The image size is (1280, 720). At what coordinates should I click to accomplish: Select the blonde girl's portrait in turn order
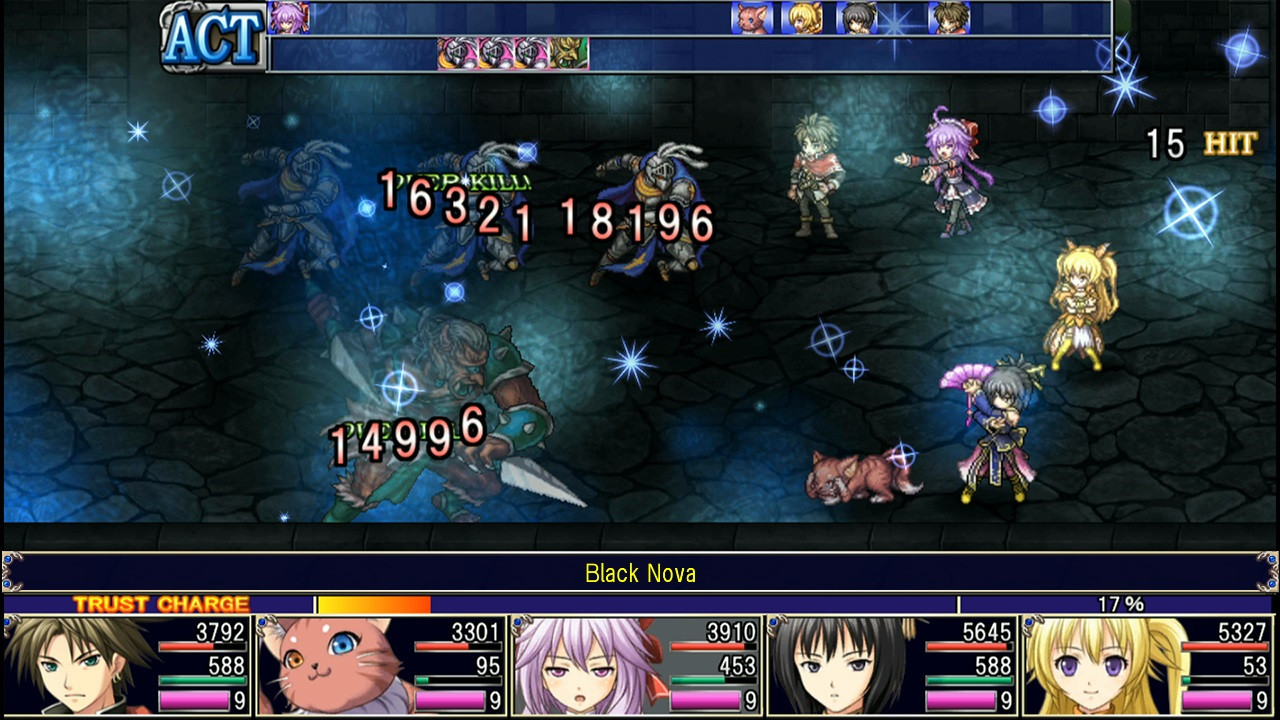[803, 20]
